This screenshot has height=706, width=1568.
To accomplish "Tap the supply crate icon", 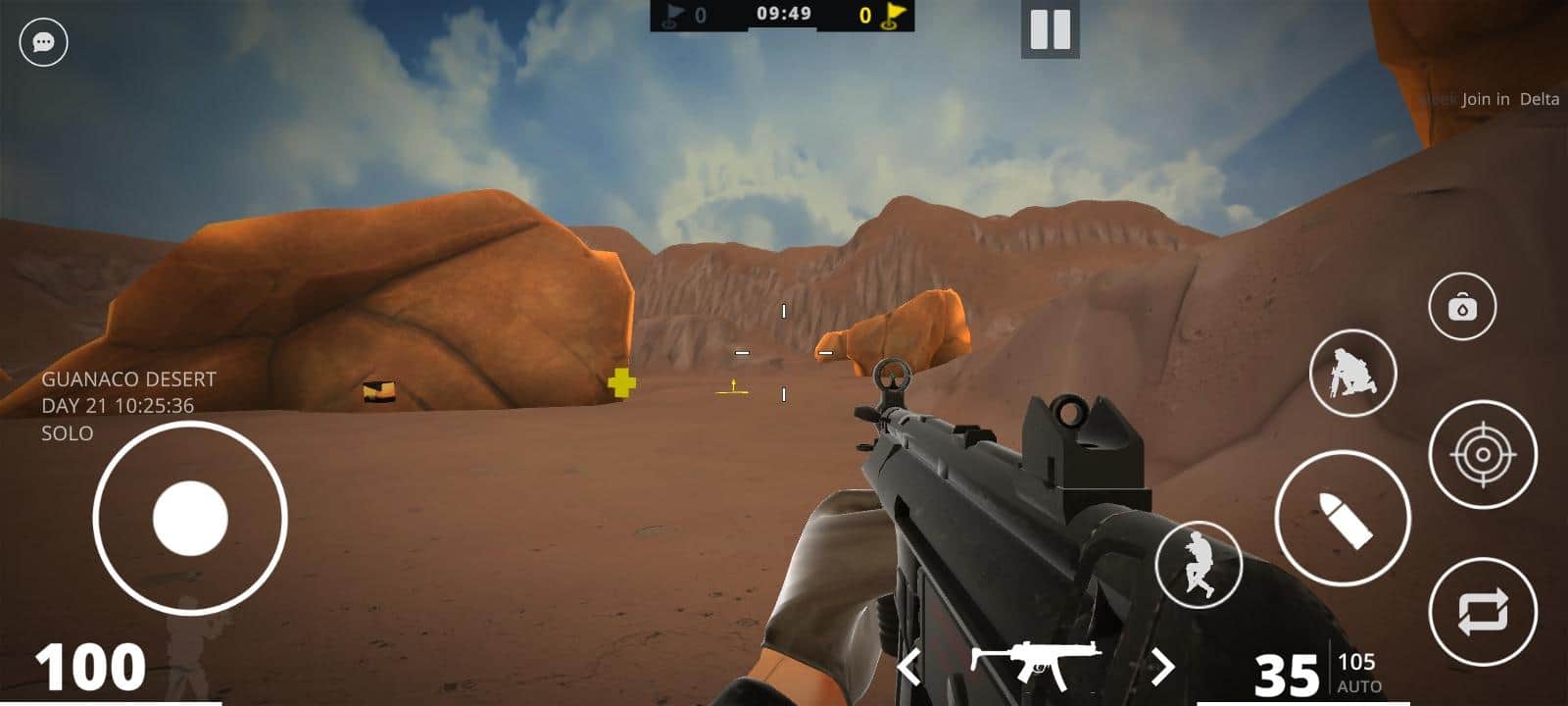I will click(x=1460, y=306).
